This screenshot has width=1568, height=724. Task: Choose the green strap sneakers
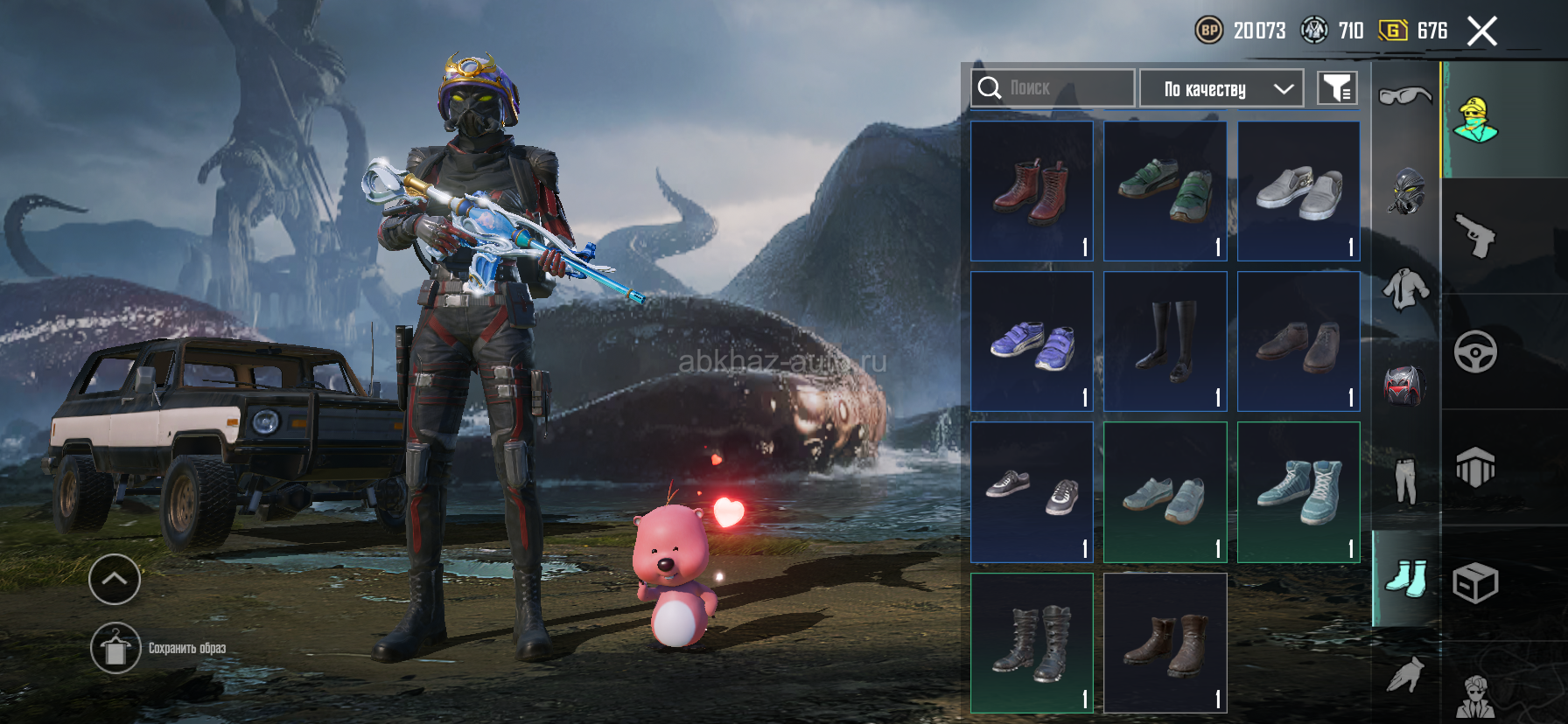[1165, 191]
